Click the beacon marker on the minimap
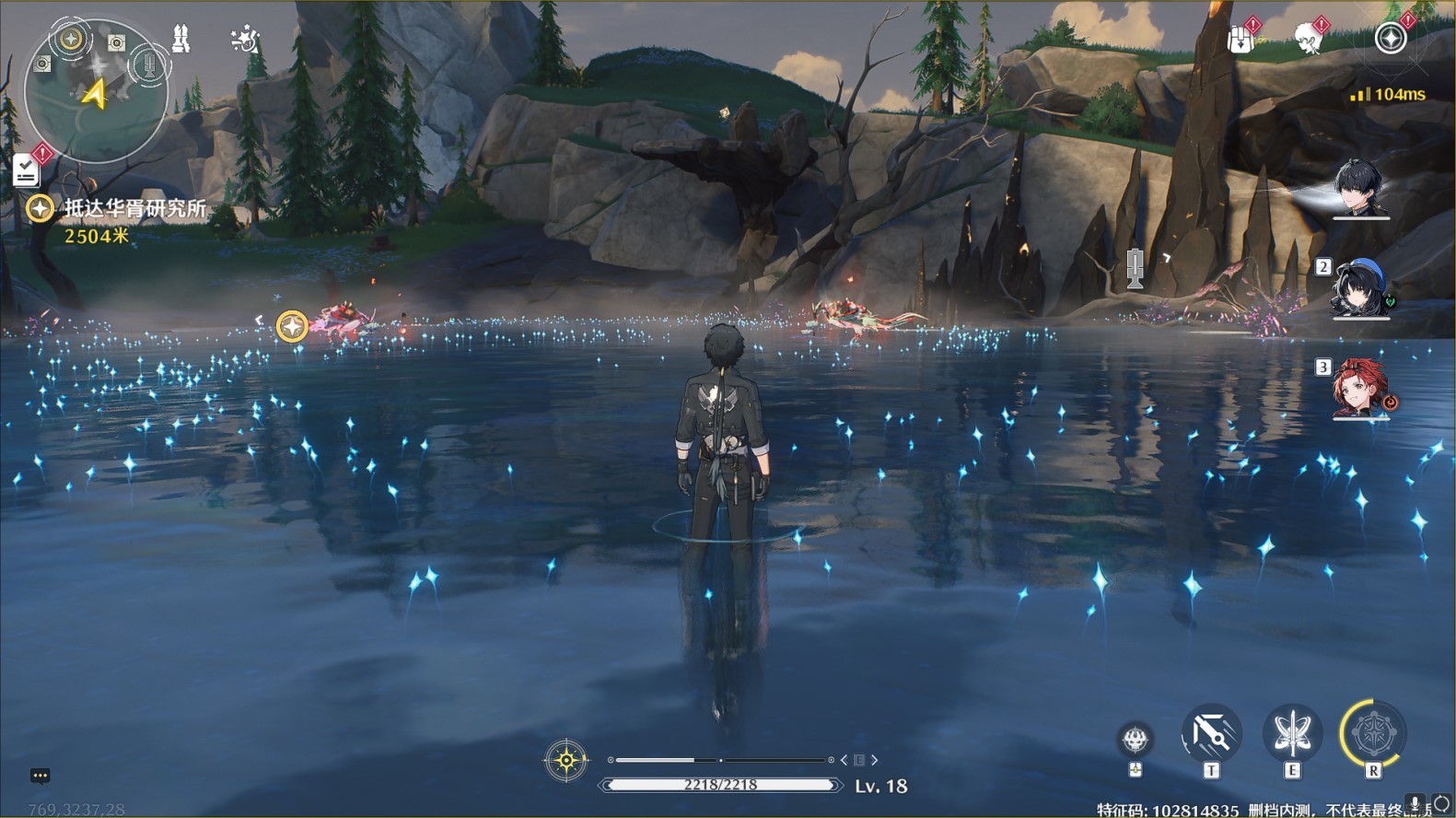1456x818 pixels. (147, 64)
